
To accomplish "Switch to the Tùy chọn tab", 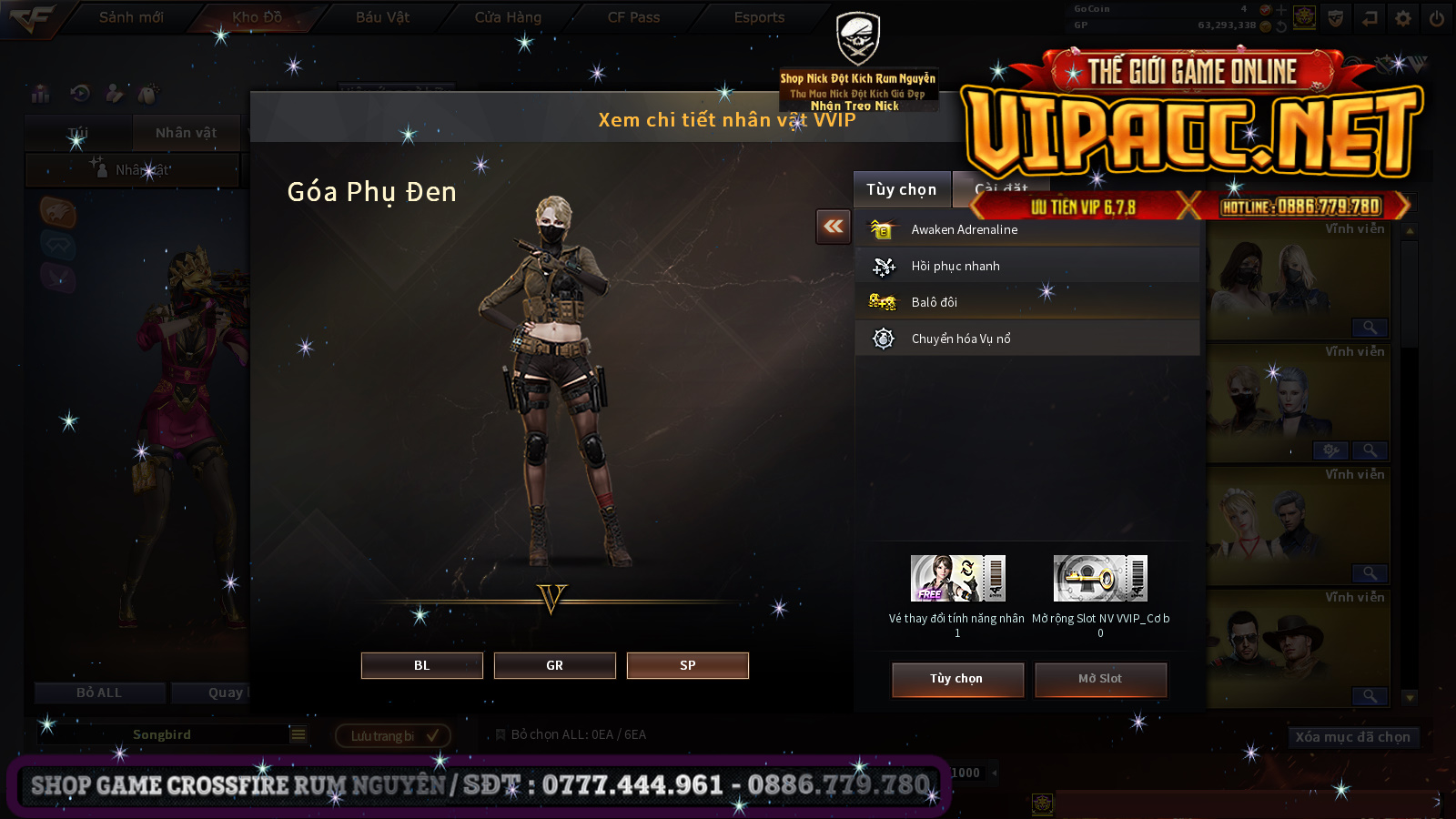I will [x=901, y=189].
